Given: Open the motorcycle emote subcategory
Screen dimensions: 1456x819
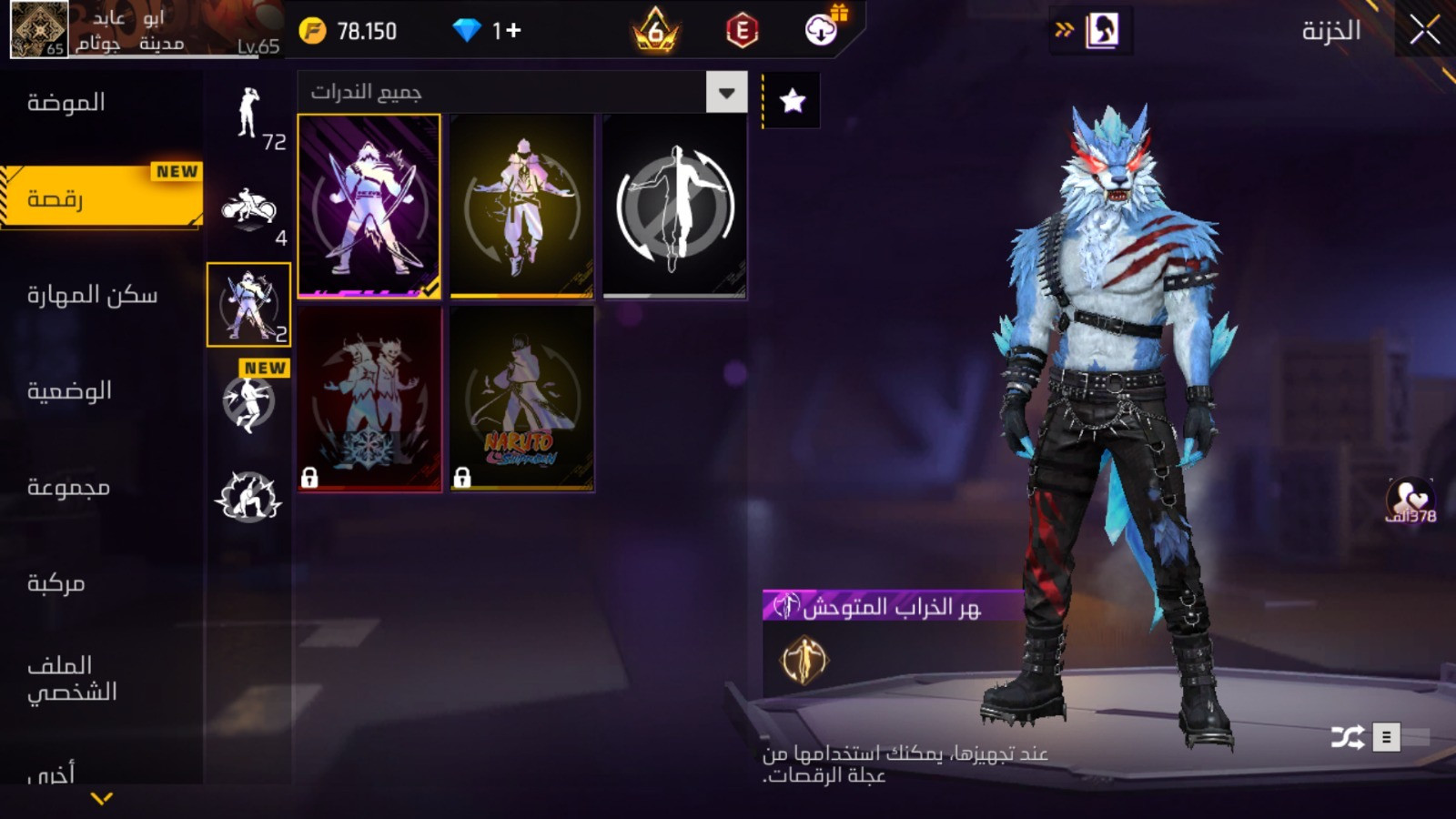Looking at the screenshot, I should tap(250, 211).
